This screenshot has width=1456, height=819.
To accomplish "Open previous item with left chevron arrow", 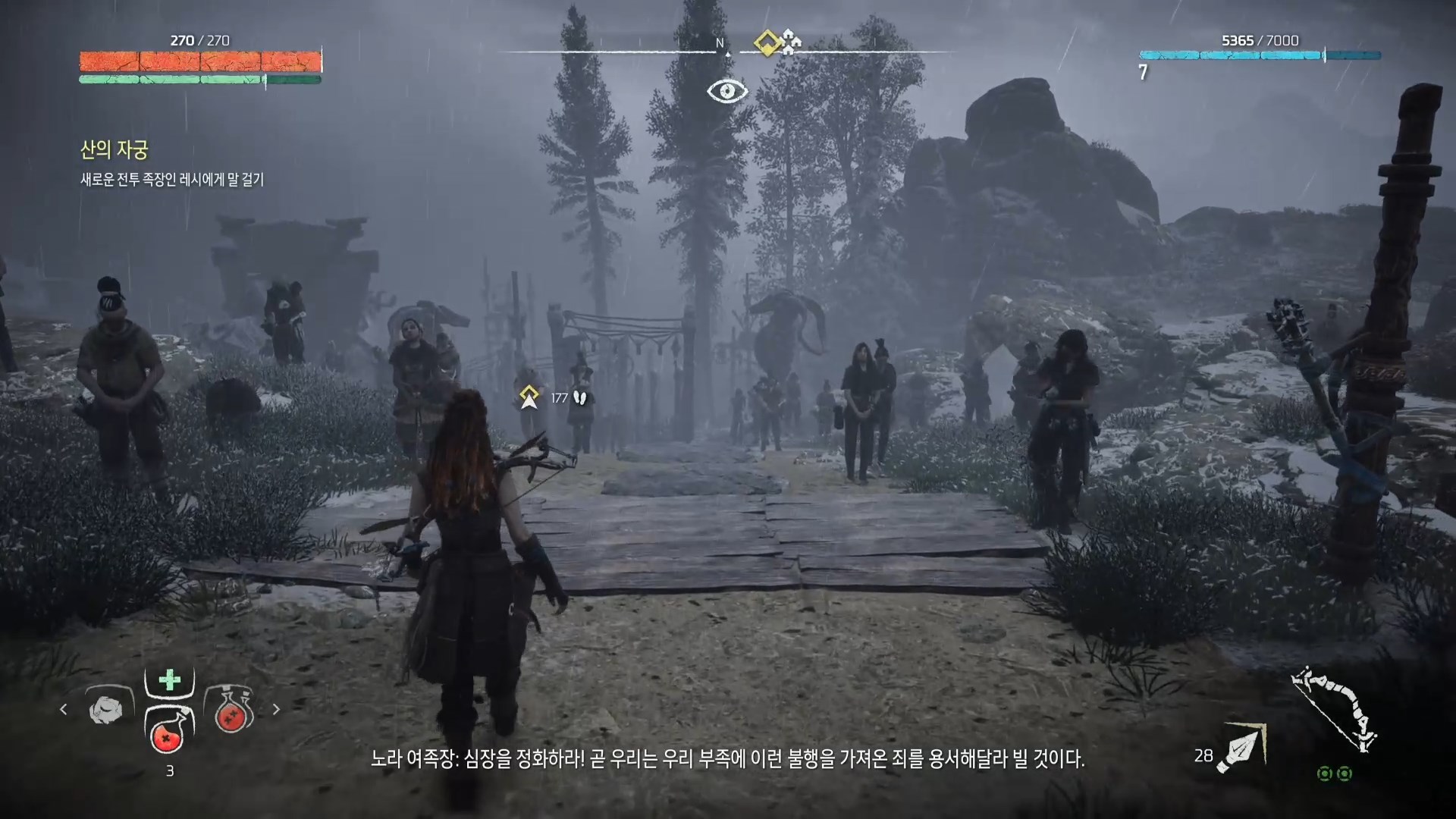I will pyautogui.click(x=62, y=710).
